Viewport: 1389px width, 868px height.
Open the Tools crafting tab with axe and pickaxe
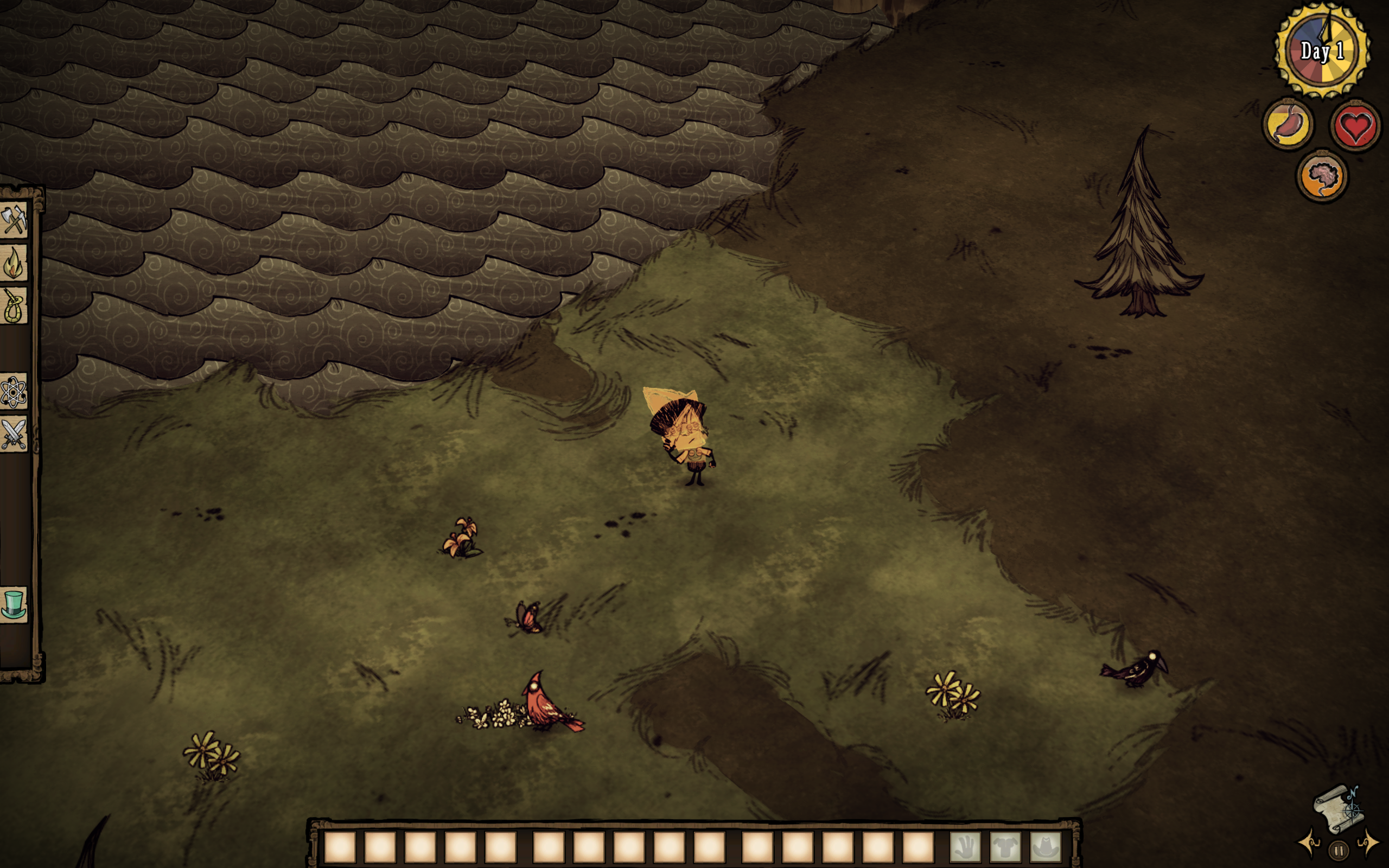point(14,220)
